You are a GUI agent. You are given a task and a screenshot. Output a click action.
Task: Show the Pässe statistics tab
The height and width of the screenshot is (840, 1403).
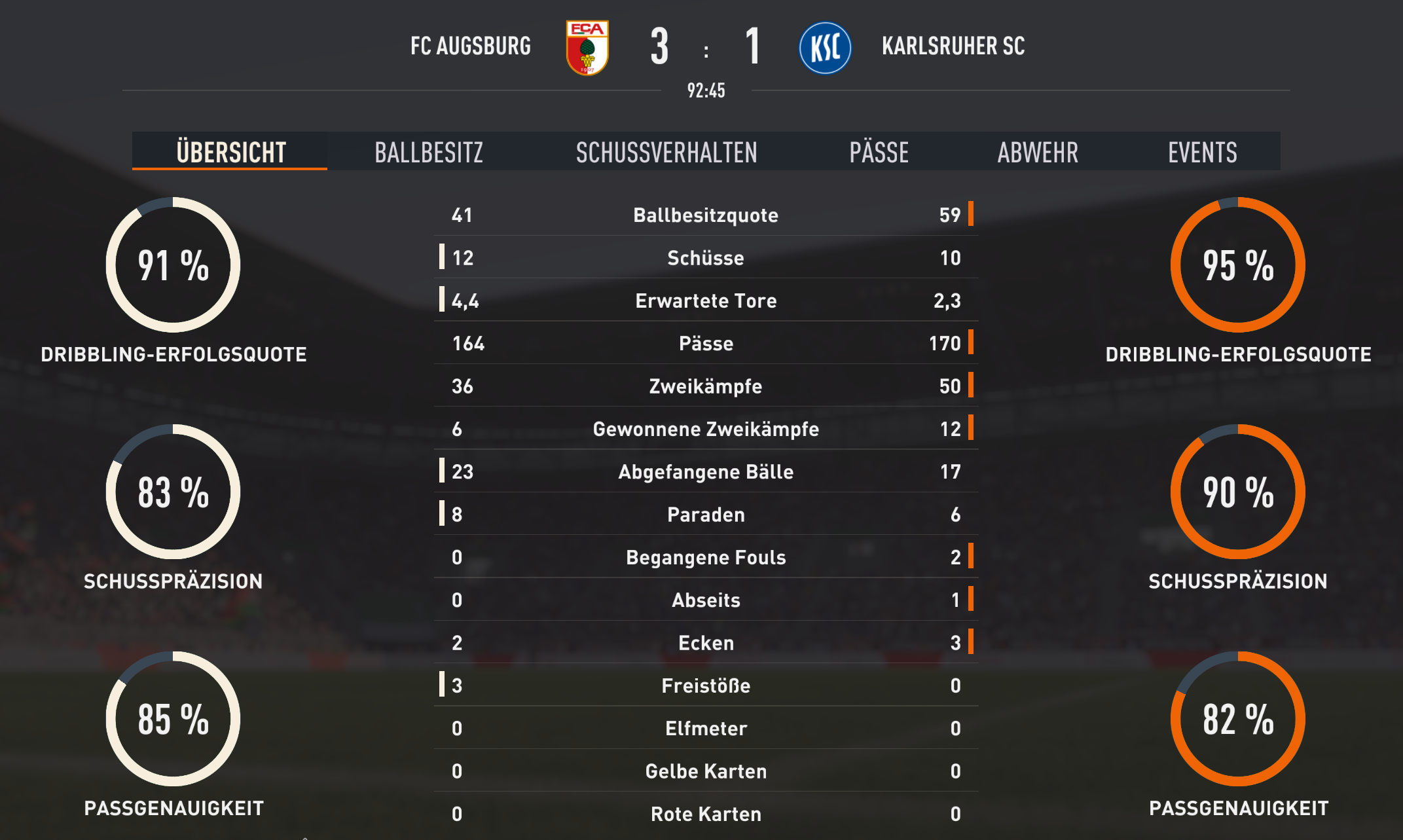(879, 152)
